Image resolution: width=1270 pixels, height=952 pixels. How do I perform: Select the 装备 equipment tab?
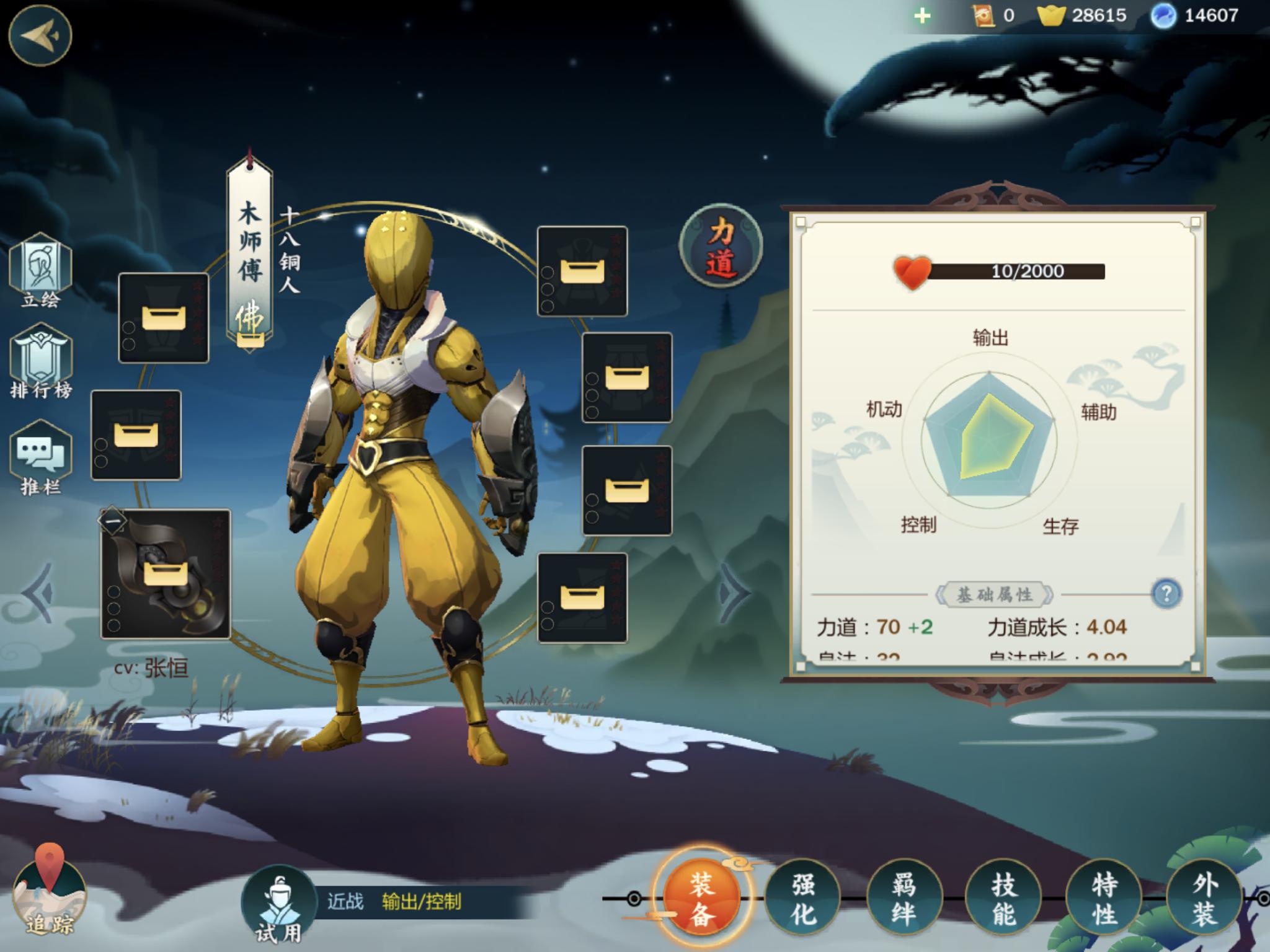[x=701, y=898]
